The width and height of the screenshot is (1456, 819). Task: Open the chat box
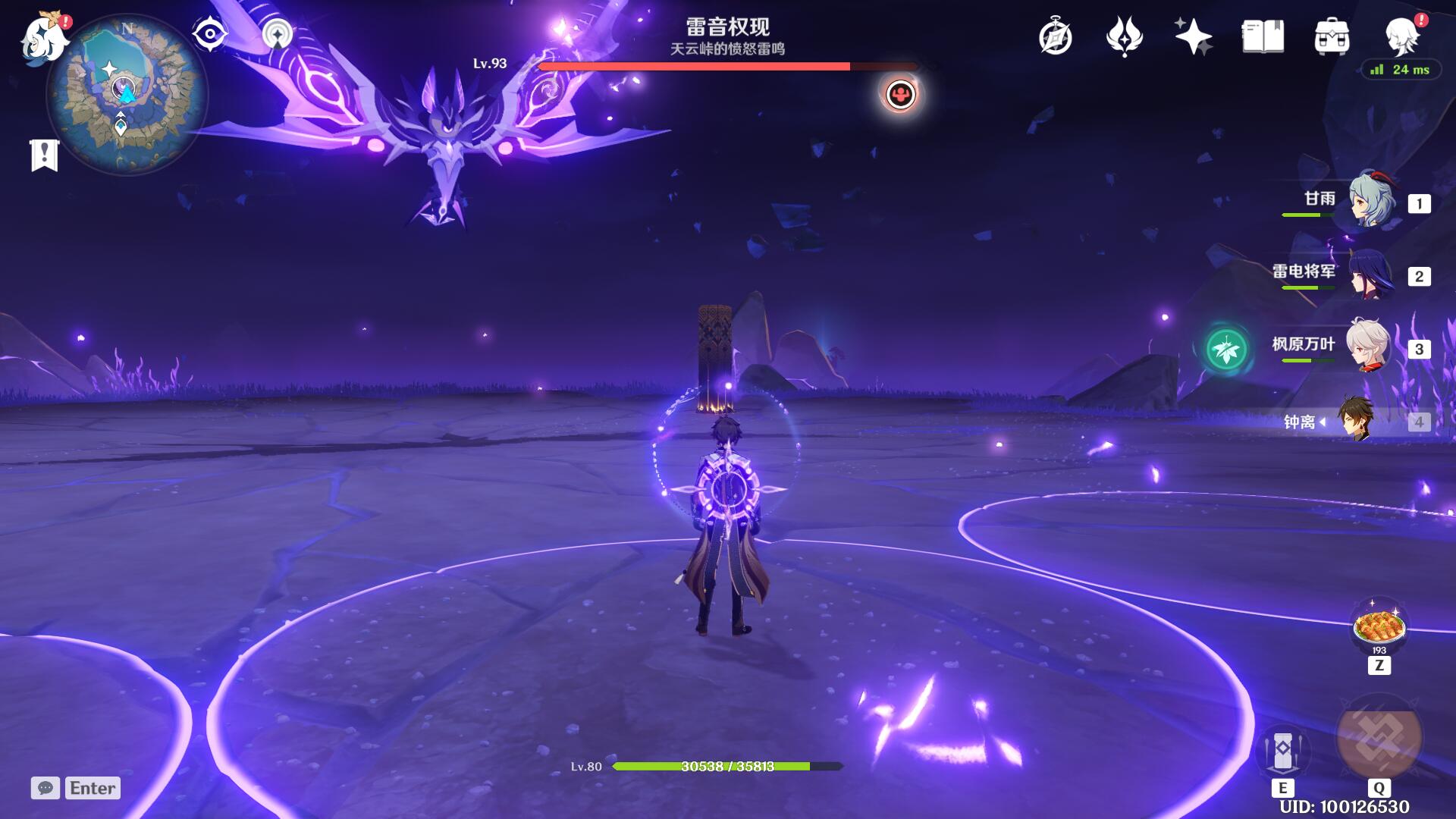point(76,788)
